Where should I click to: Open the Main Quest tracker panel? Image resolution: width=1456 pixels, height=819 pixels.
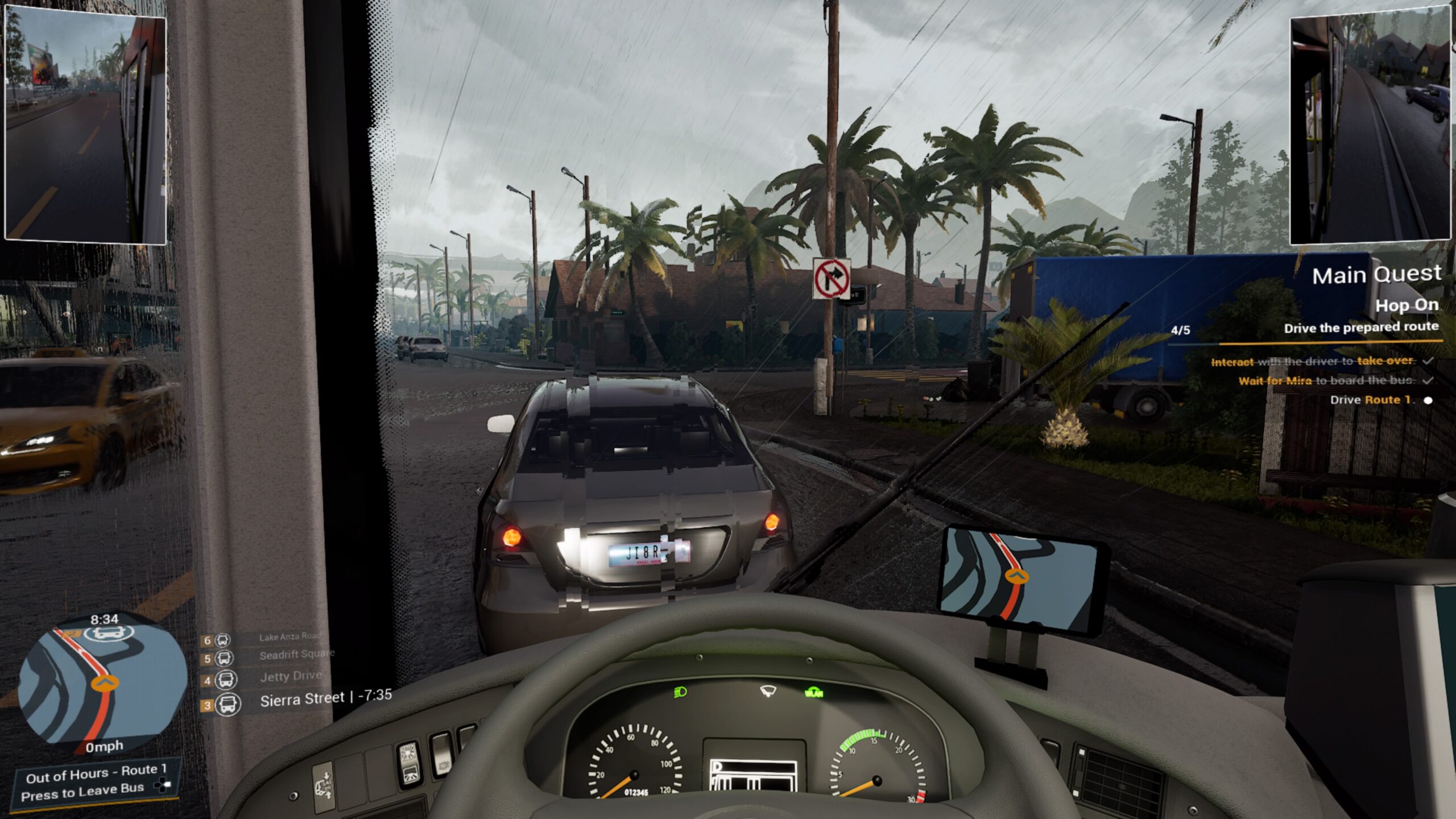1376,275
